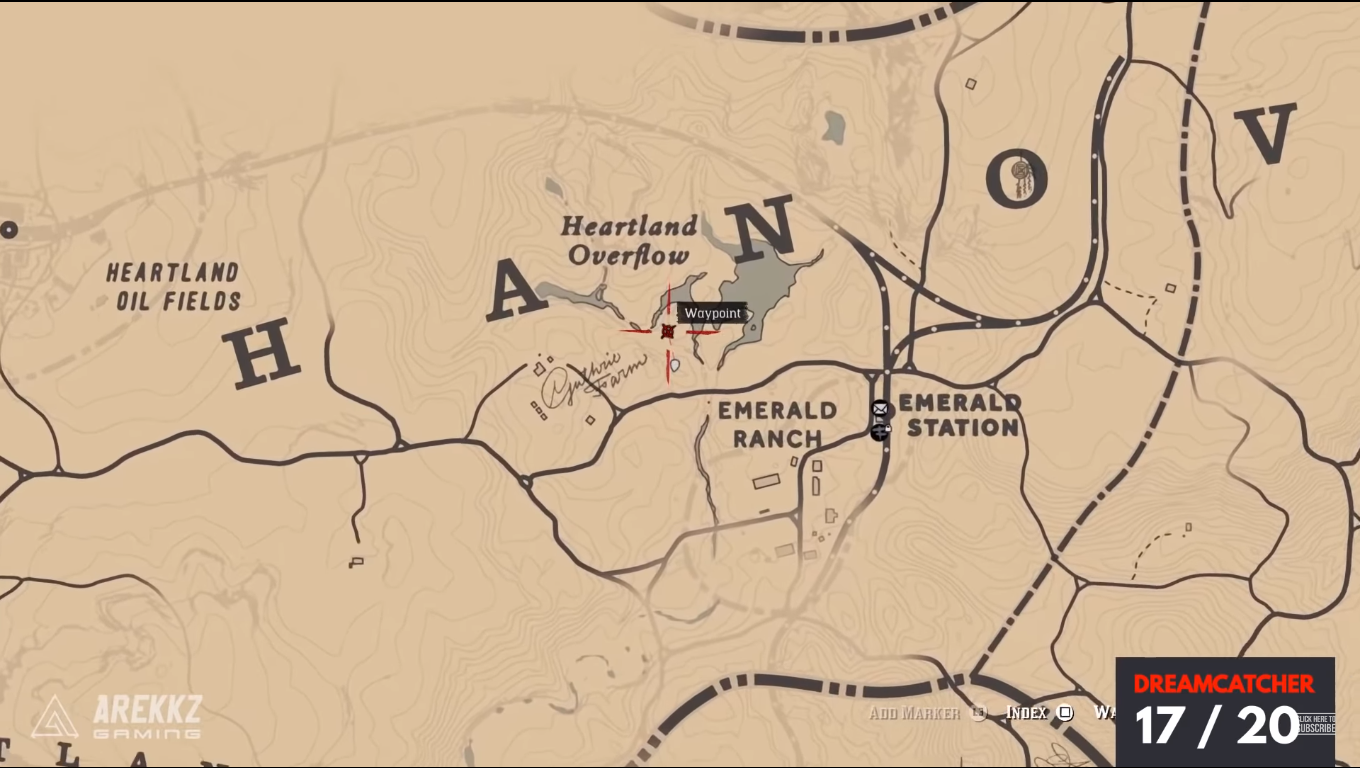Image resolution: width=1360 pixels, height=768 pixels.
Task: Expand the partially hidden Waypoint option
Action: (x=1108, y=713)
